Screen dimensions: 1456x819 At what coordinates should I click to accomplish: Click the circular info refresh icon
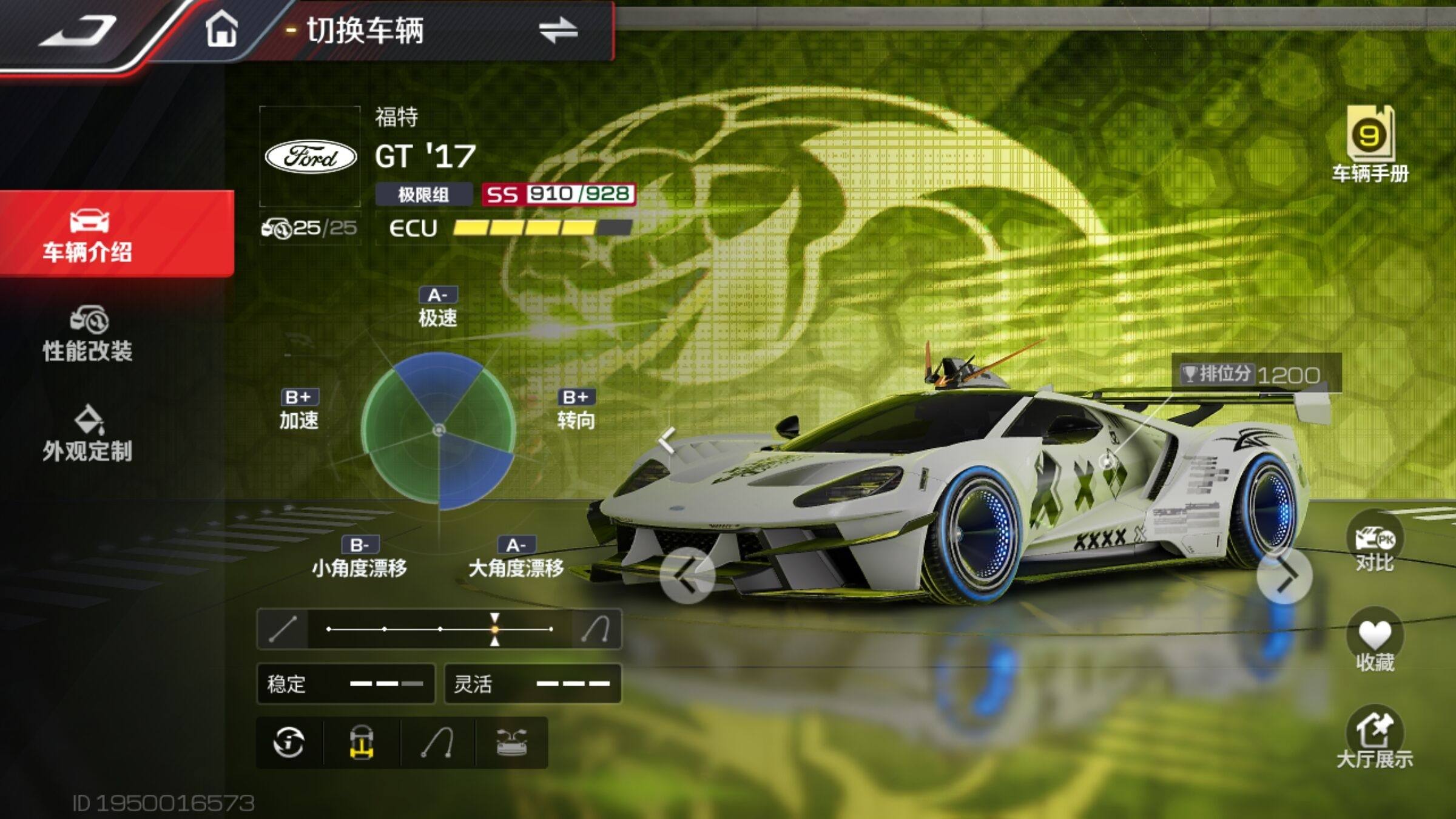pos(289,743)
